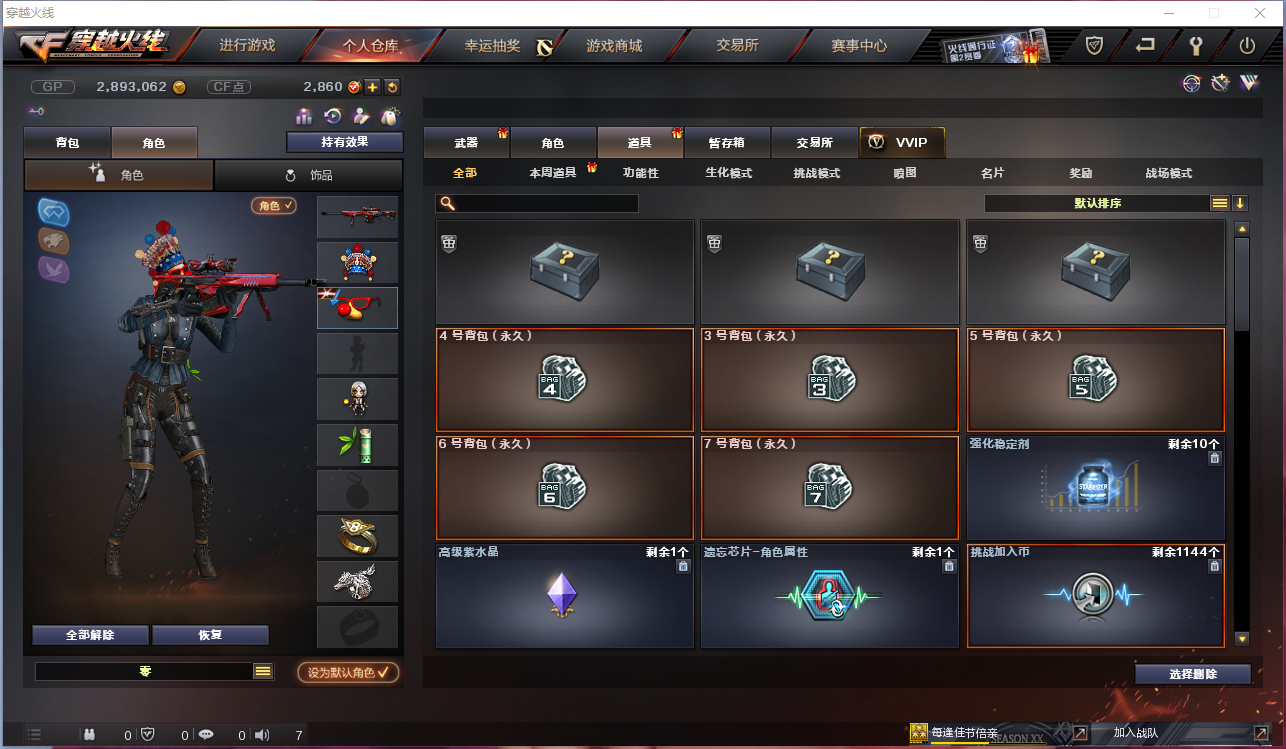Click the down arrow on the item list scrollbar
This screenshot has width=1286, height=749.
click(1242, 637)
